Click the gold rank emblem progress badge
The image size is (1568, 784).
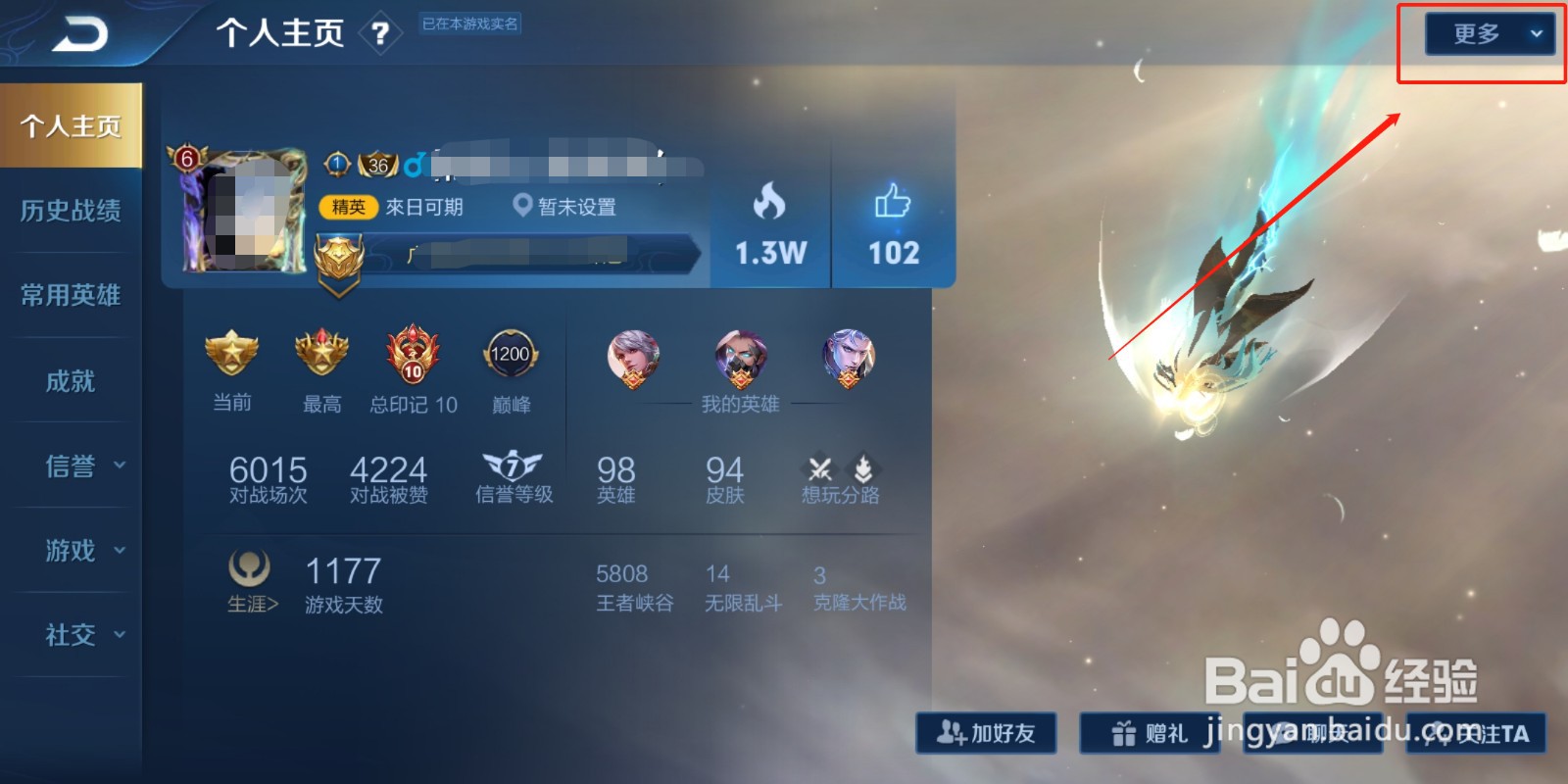[x=340, y=260]
